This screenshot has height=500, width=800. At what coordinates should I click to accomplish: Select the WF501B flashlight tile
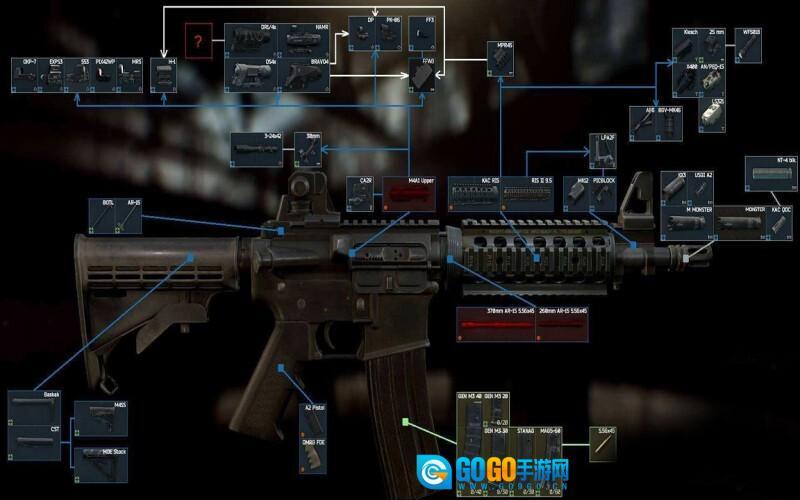pyautogui.click(x=751, y=43)
